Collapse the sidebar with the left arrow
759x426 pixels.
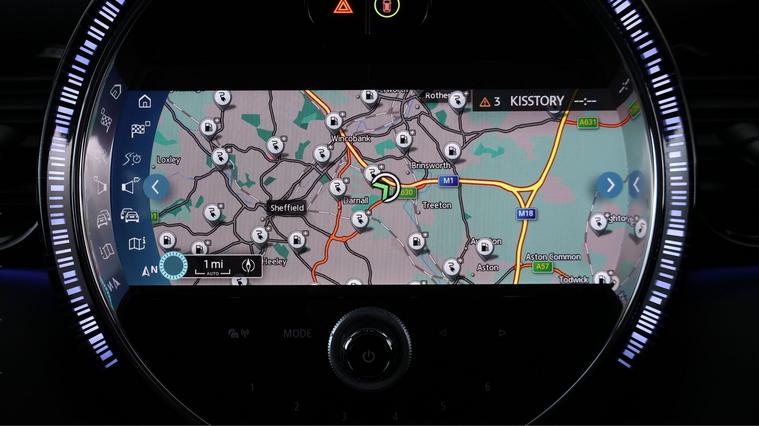pos(155,186)
